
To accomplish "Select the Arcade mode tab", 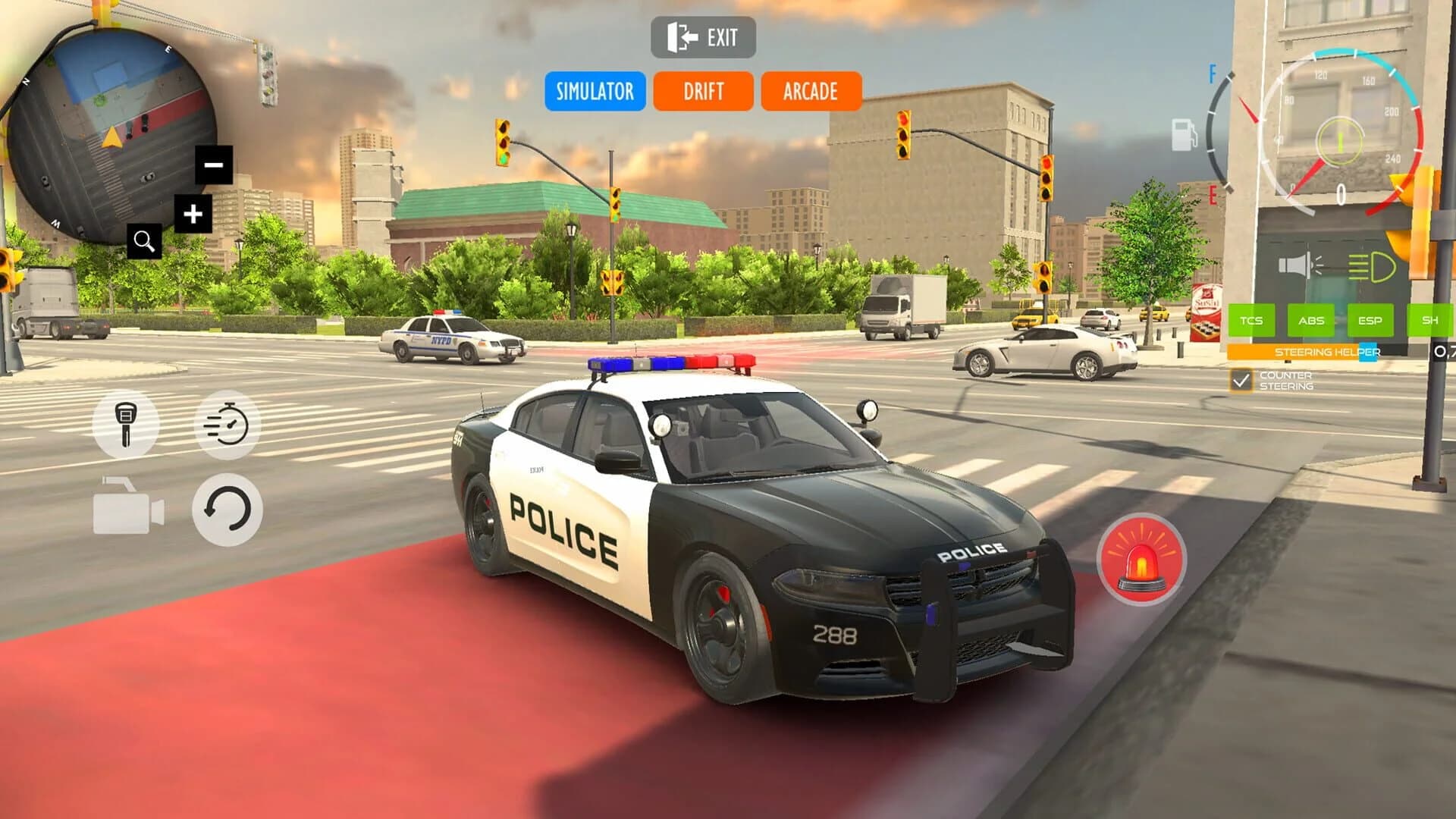I will 810,92.
